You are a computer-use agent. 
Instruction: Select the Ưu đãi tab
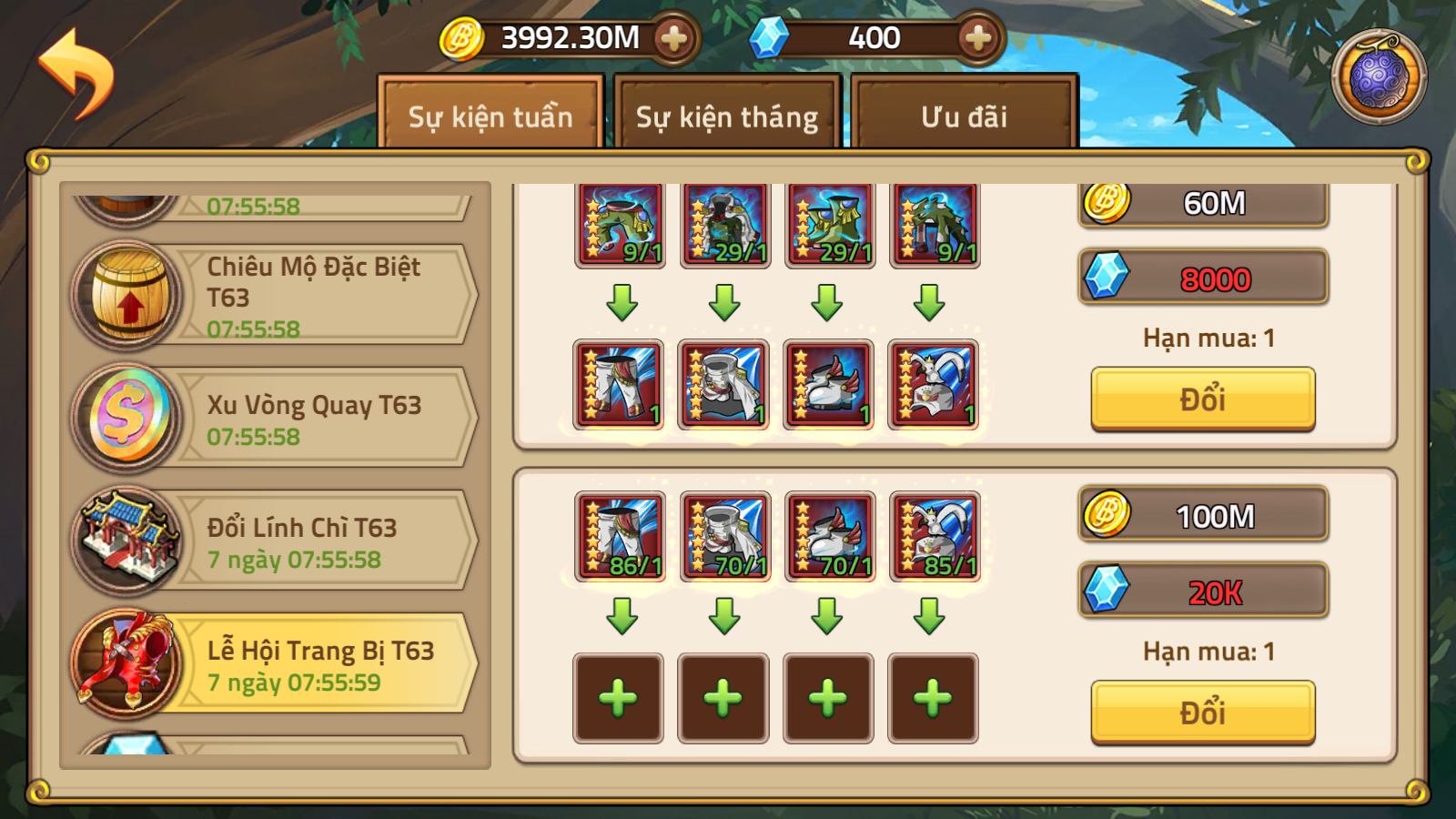click(x=964, y=116)
